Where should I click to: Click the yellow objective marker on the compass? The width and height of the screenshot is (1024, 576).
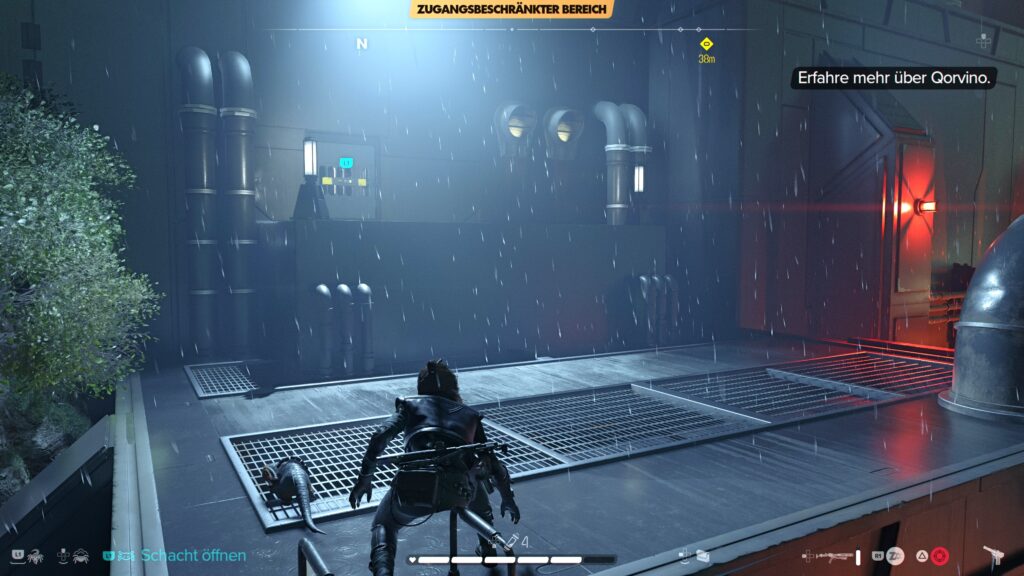(x=706, y=44)
